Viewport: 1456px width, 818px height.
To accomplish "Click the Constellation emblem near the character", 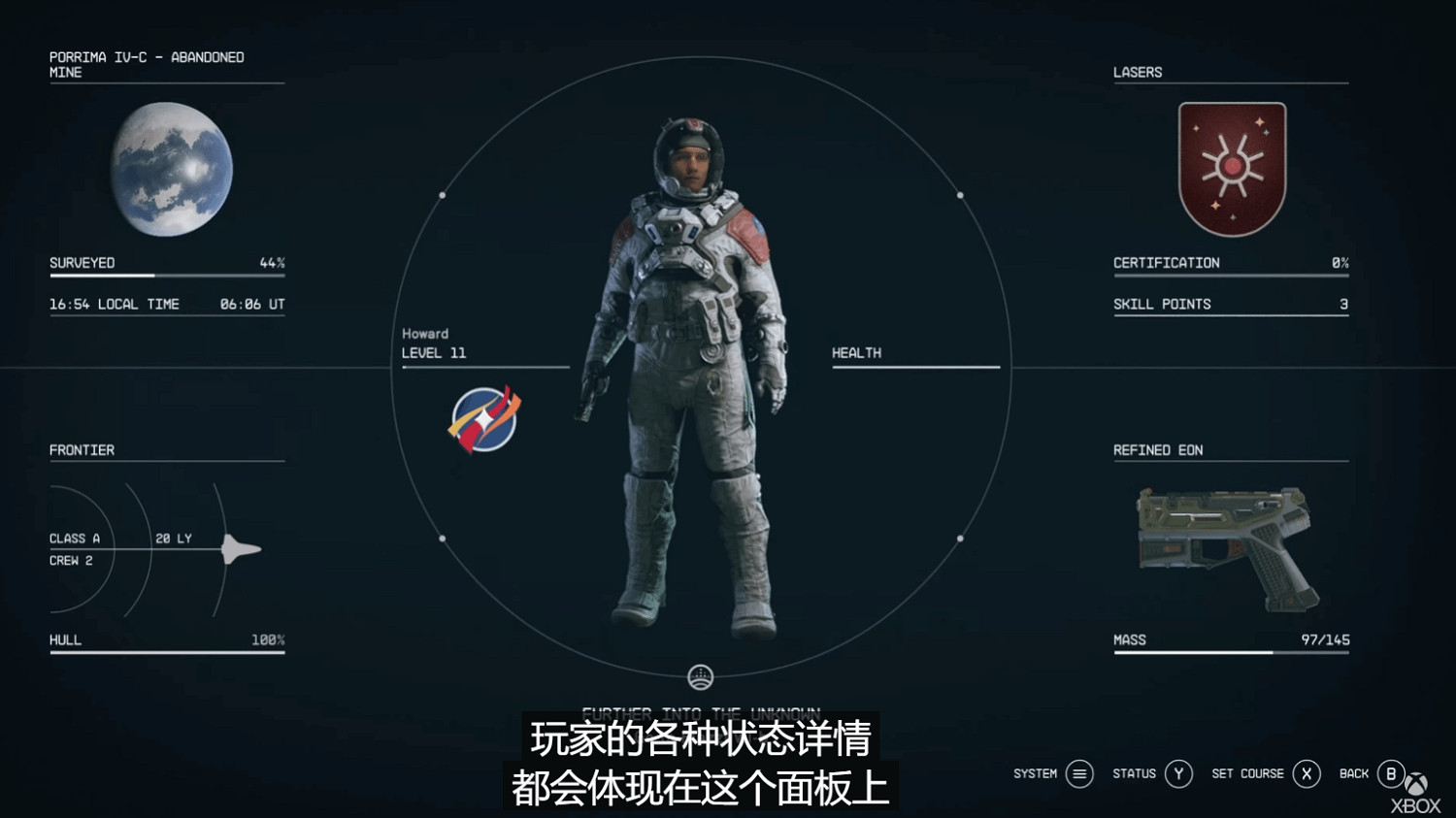I will 482,419.
